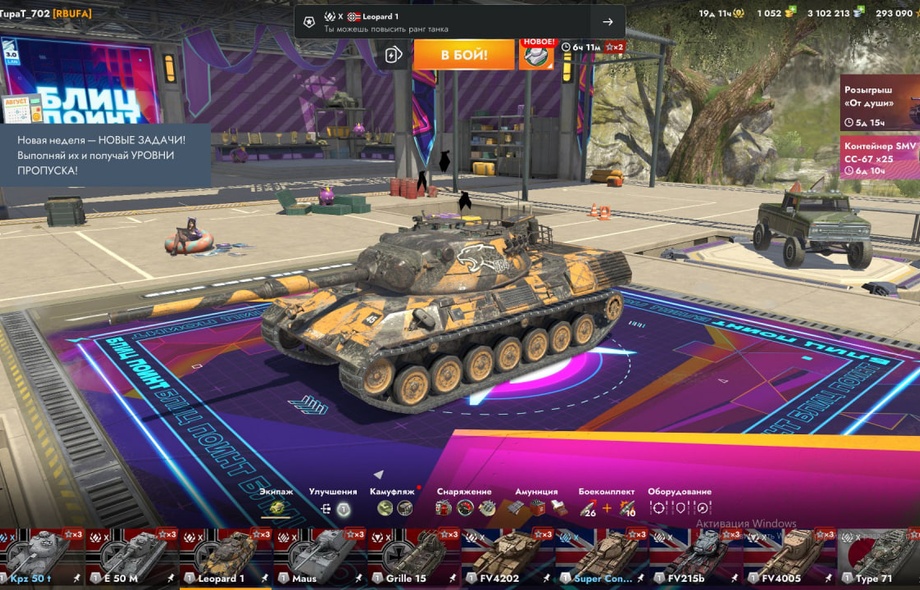Read the weekly tasks news banner
920x590 pixels.
click(105, 155)
